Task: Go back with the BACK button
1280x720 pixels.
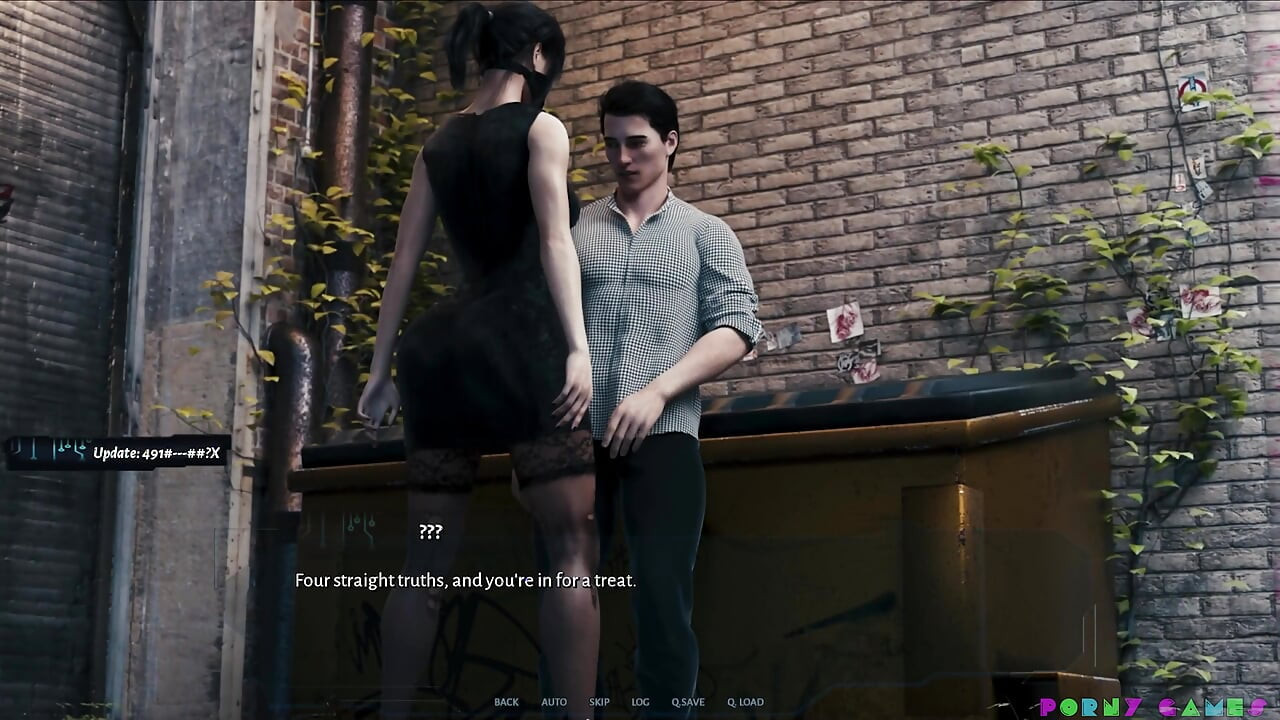Action: click(x=506, y=702)
